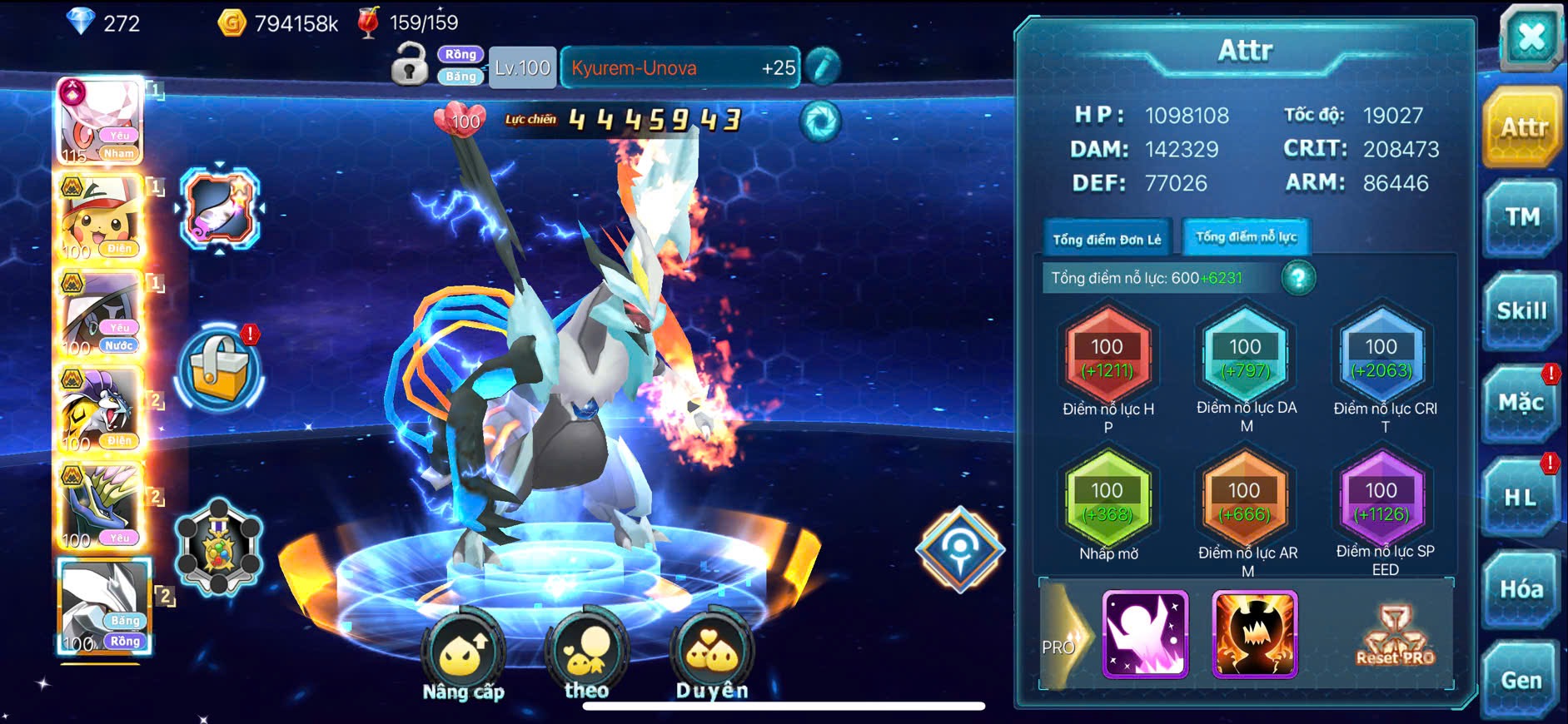This screenshot has height=724, width=1568.
Task: Open the yellow bag icon with alert
Action: (x=220, y=369)
